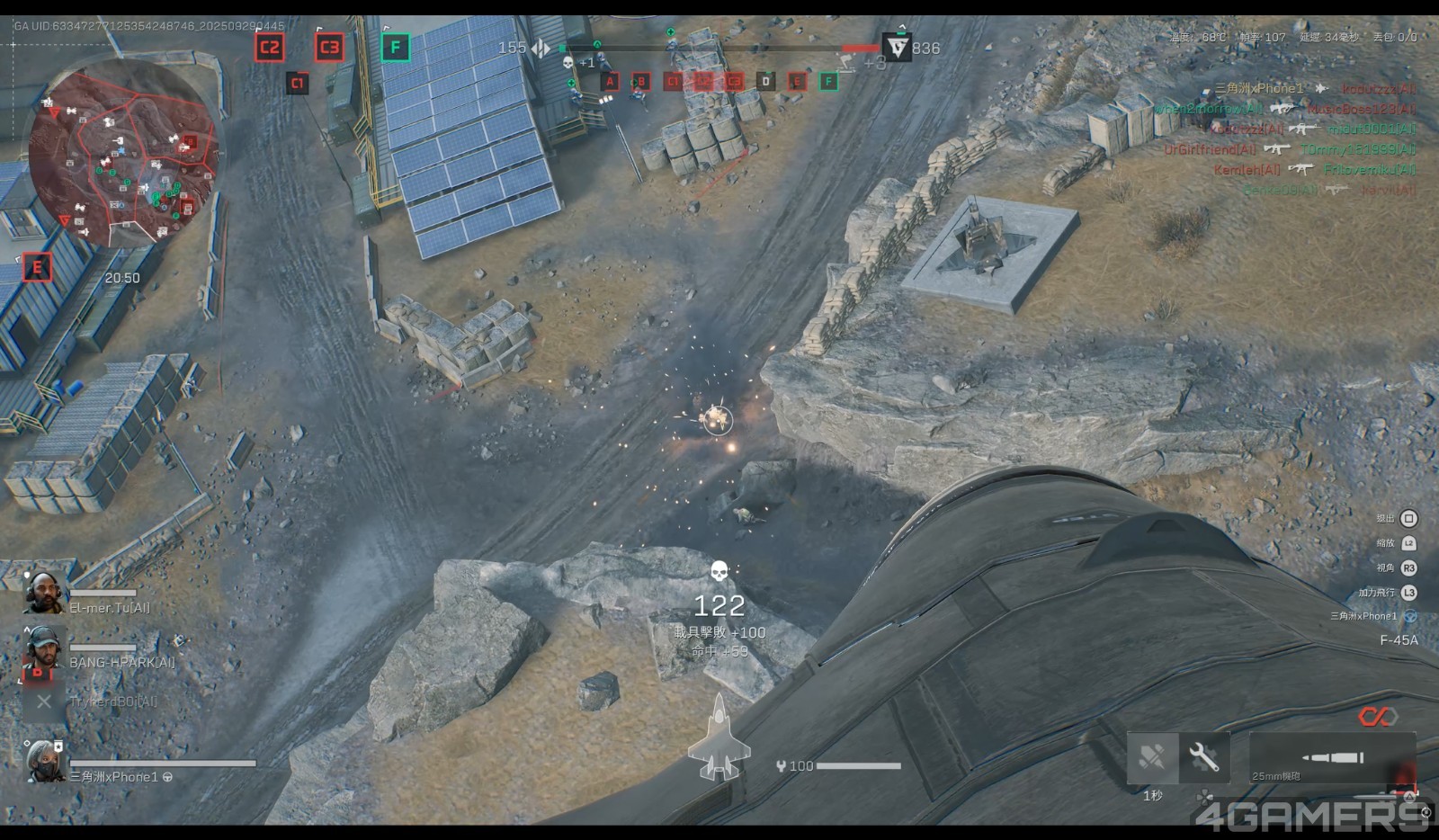Activate the wrench repair ability
1439x840 pixels.
tap(1203, 757)
